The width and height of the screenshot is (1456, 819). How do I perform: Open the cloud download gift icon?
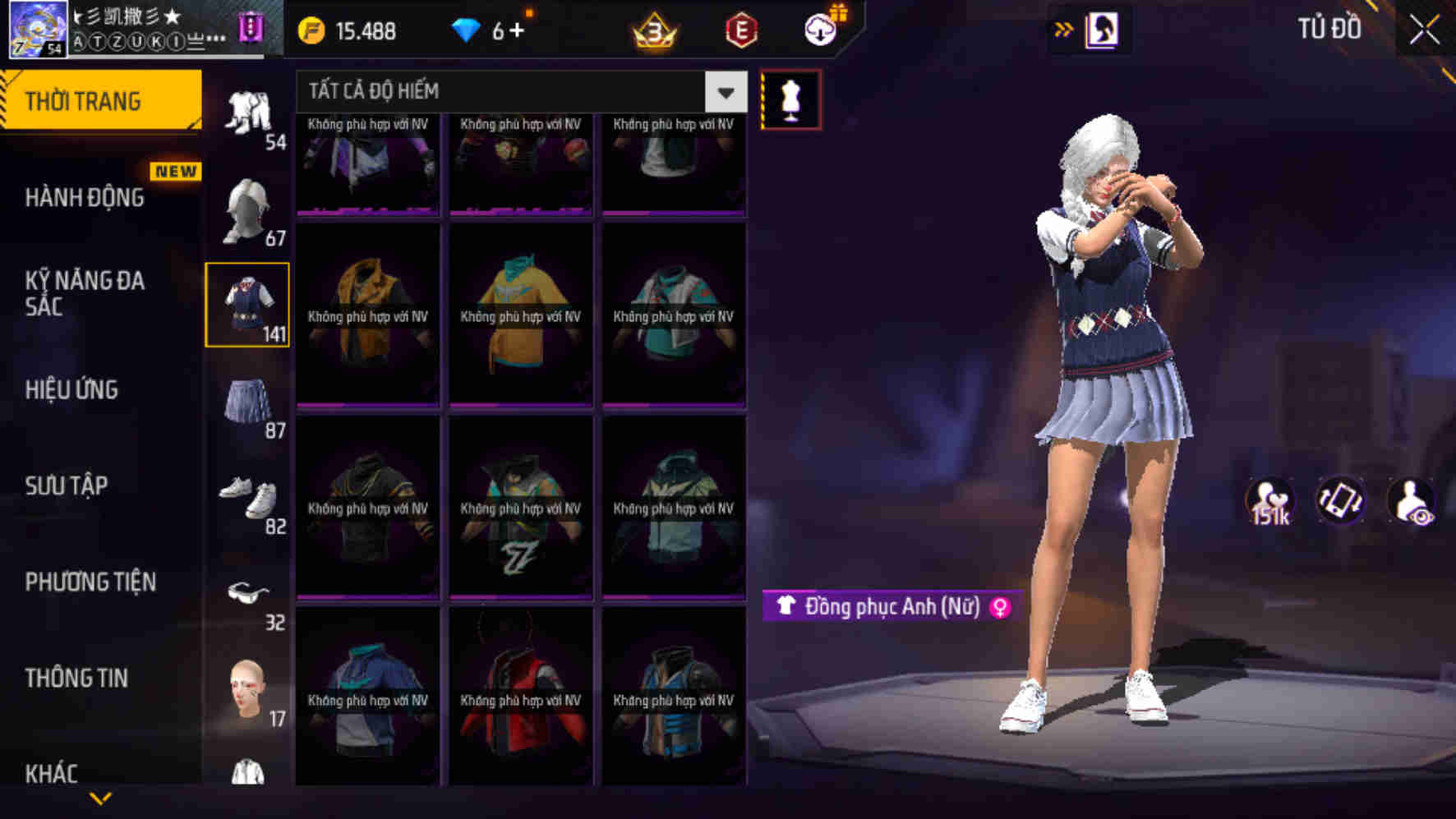coord(819,31)
